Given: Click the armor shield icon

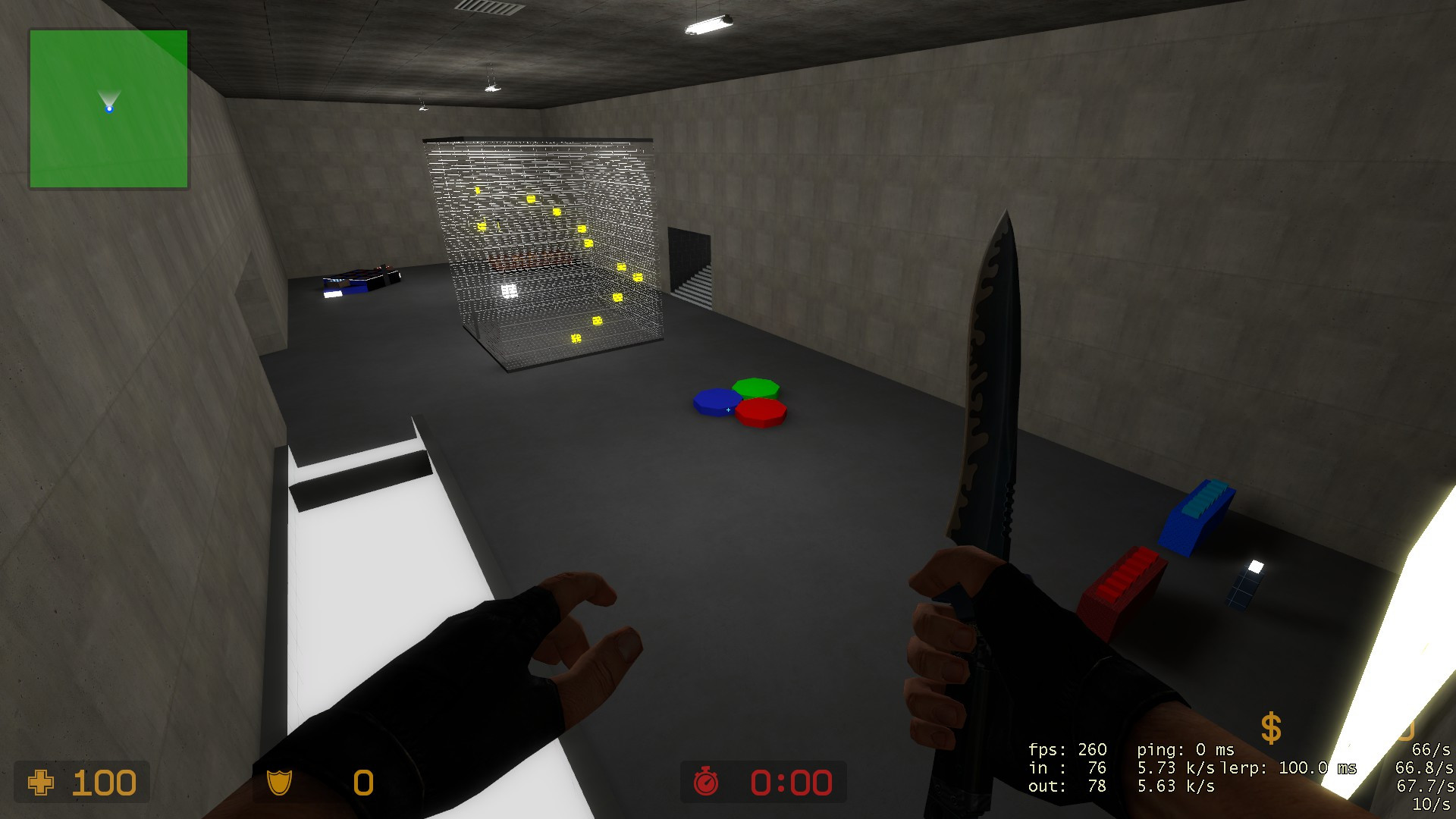Looking at the screenshot, I should [278, 782].
